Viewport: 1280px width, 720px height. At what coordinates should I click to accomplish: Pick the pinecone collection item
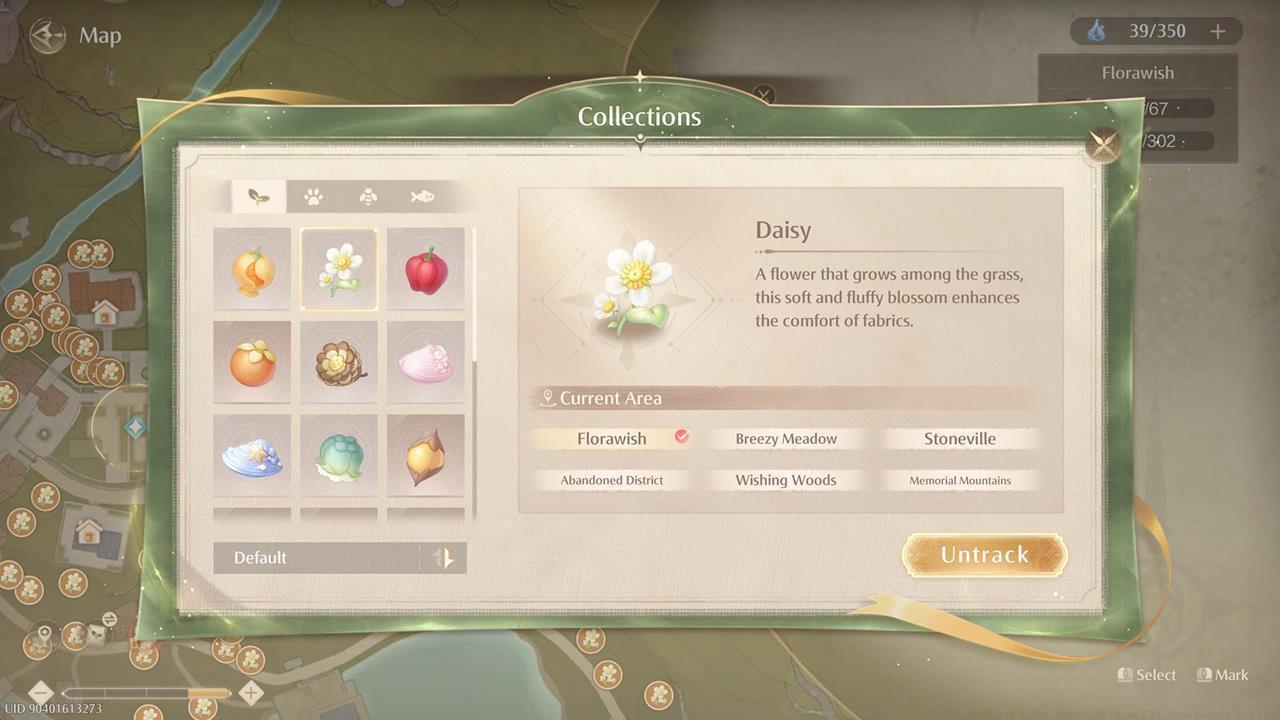pos(339,362)
